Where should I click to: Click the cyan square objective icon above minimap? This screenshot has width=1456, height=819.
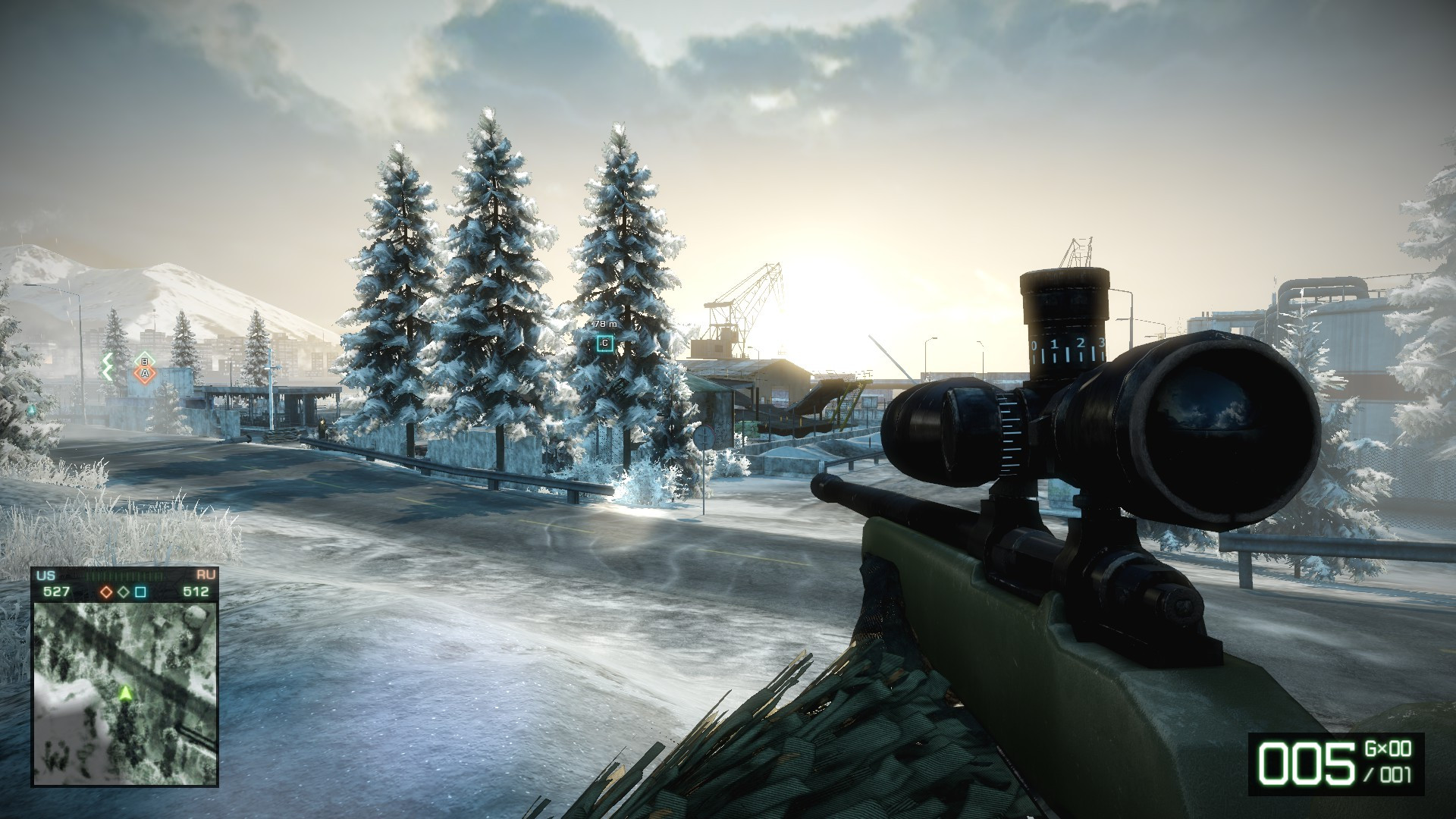click(140, 592)
